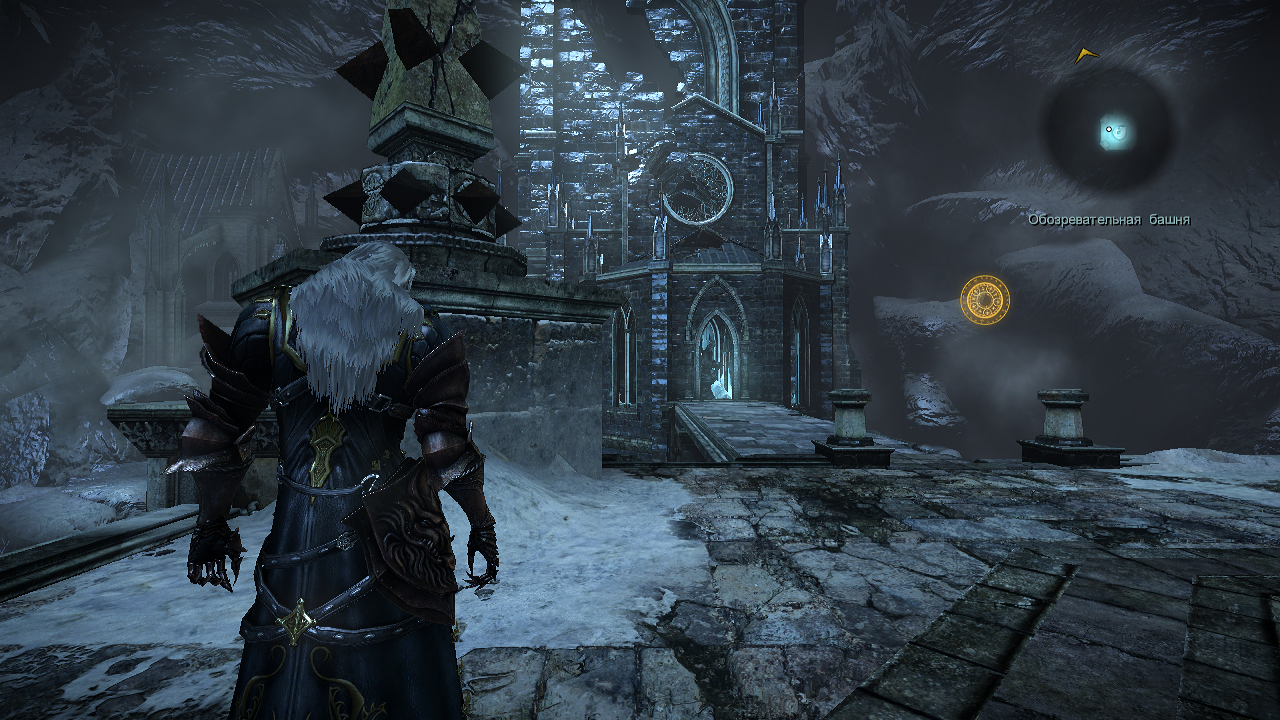Click the circular minimap
This screenshot has height=720, width=1280.
click(x=1108, y=129)
